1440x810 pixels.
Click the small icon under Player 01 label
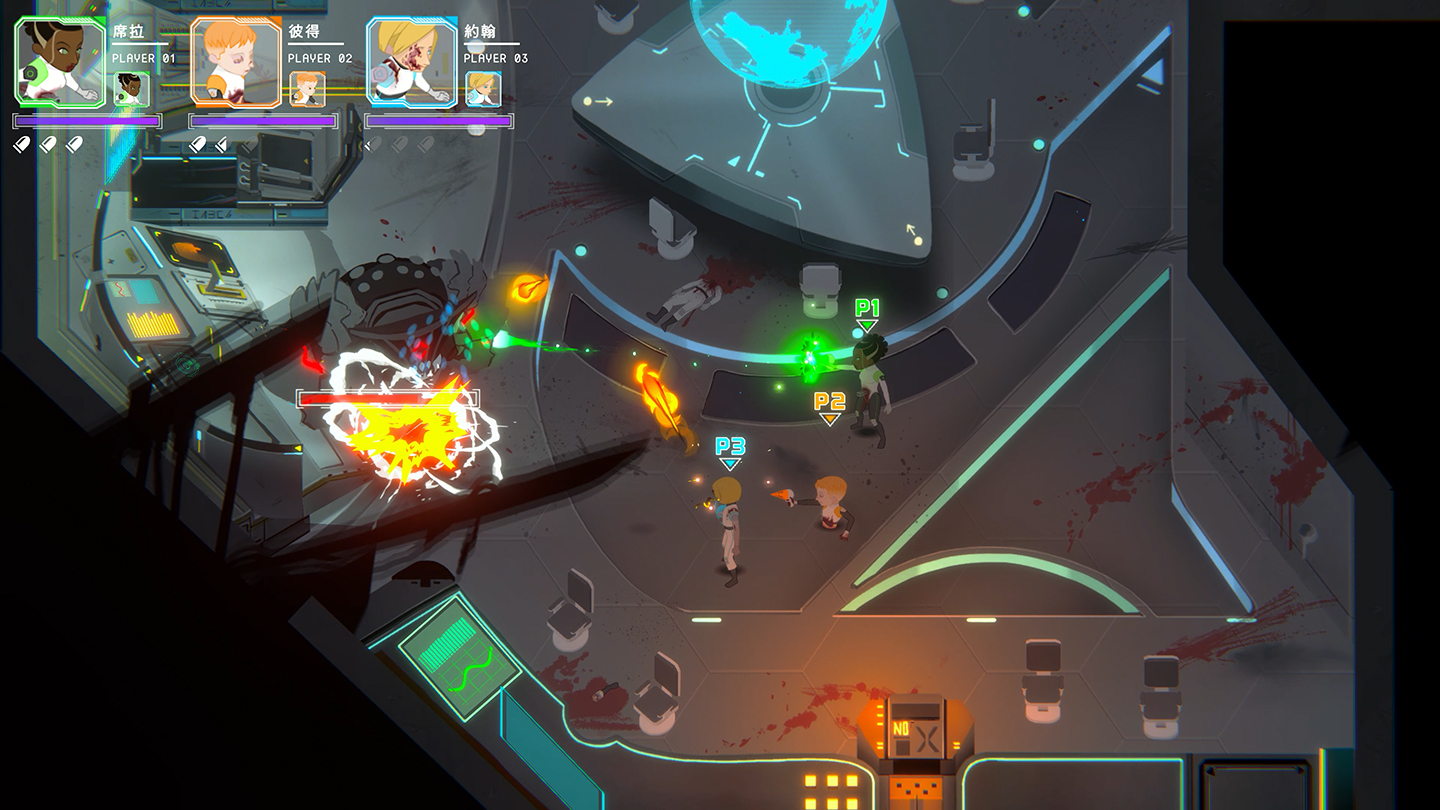[x=131, y=88]
